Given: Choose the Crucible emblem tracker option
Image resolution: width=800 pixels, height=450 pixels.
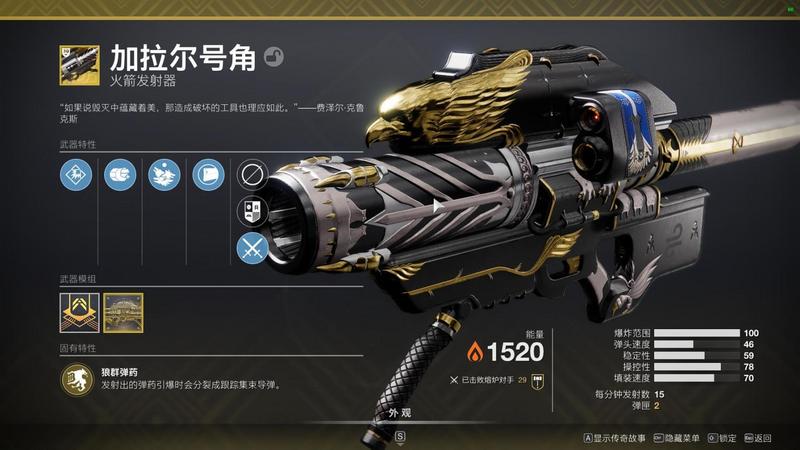Looking at the screenshot, I should [250, 211].
